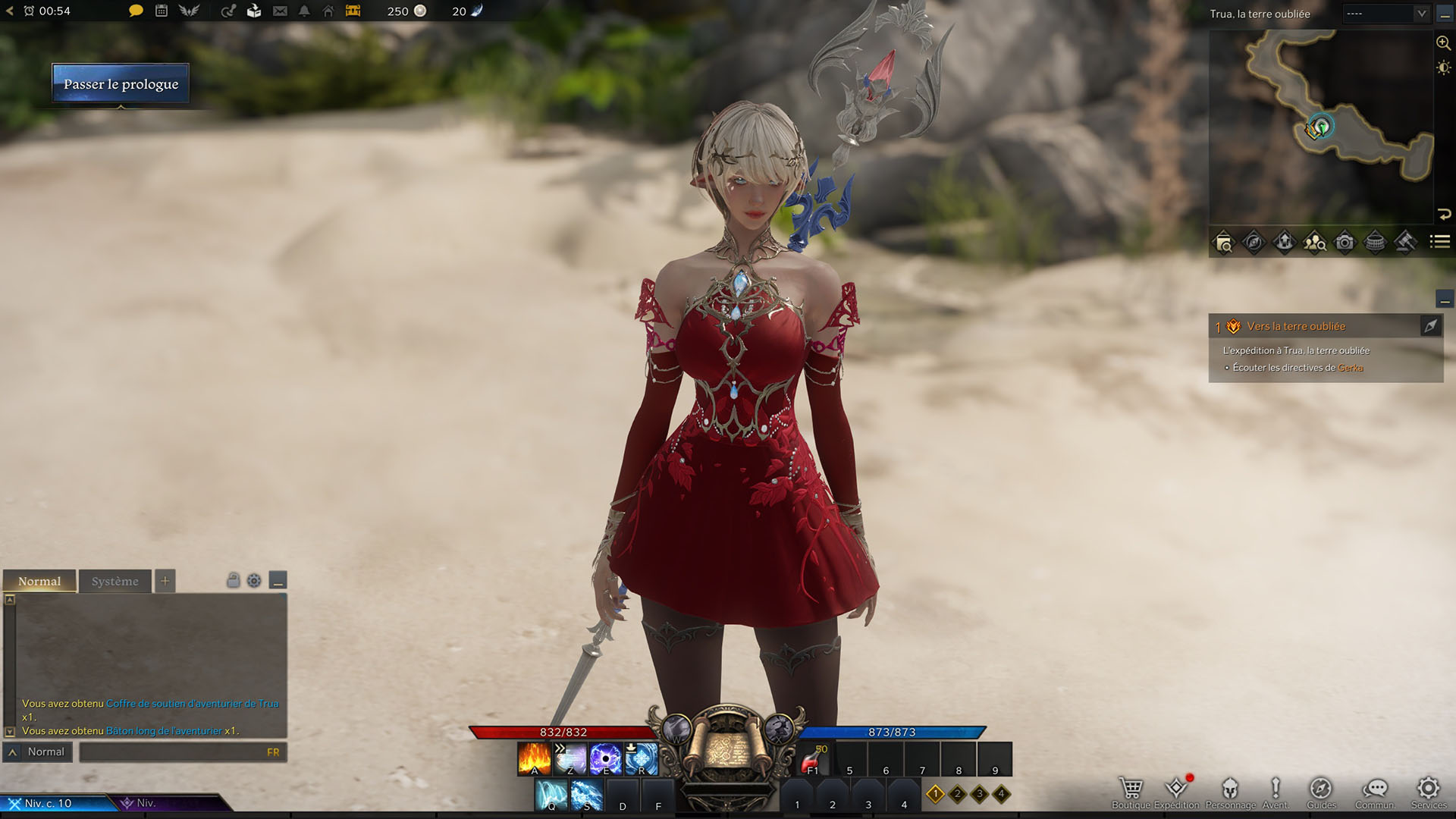Activate the fire skill icon
The width and height of the screenshot is (1456, 819).
[x=534, y=759]
